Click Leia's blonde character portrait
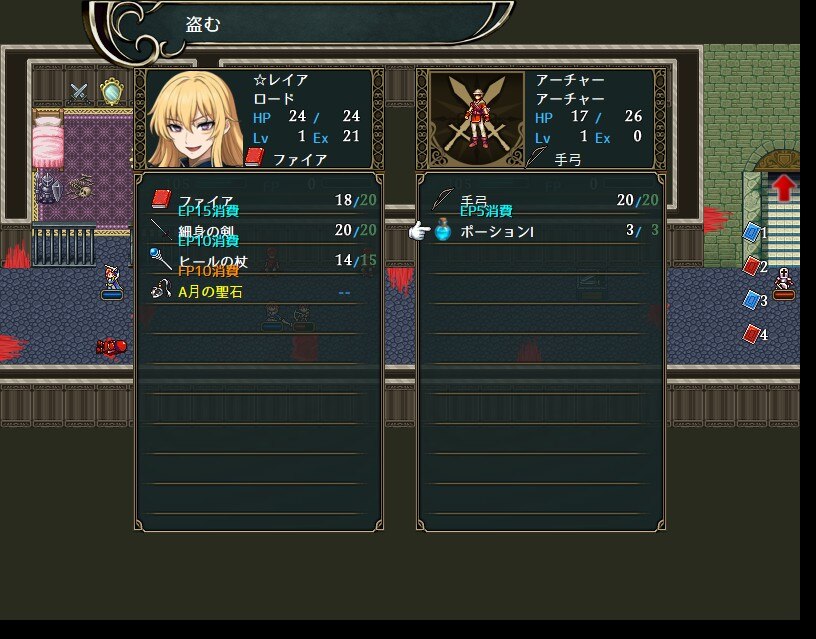 (196, 120)
